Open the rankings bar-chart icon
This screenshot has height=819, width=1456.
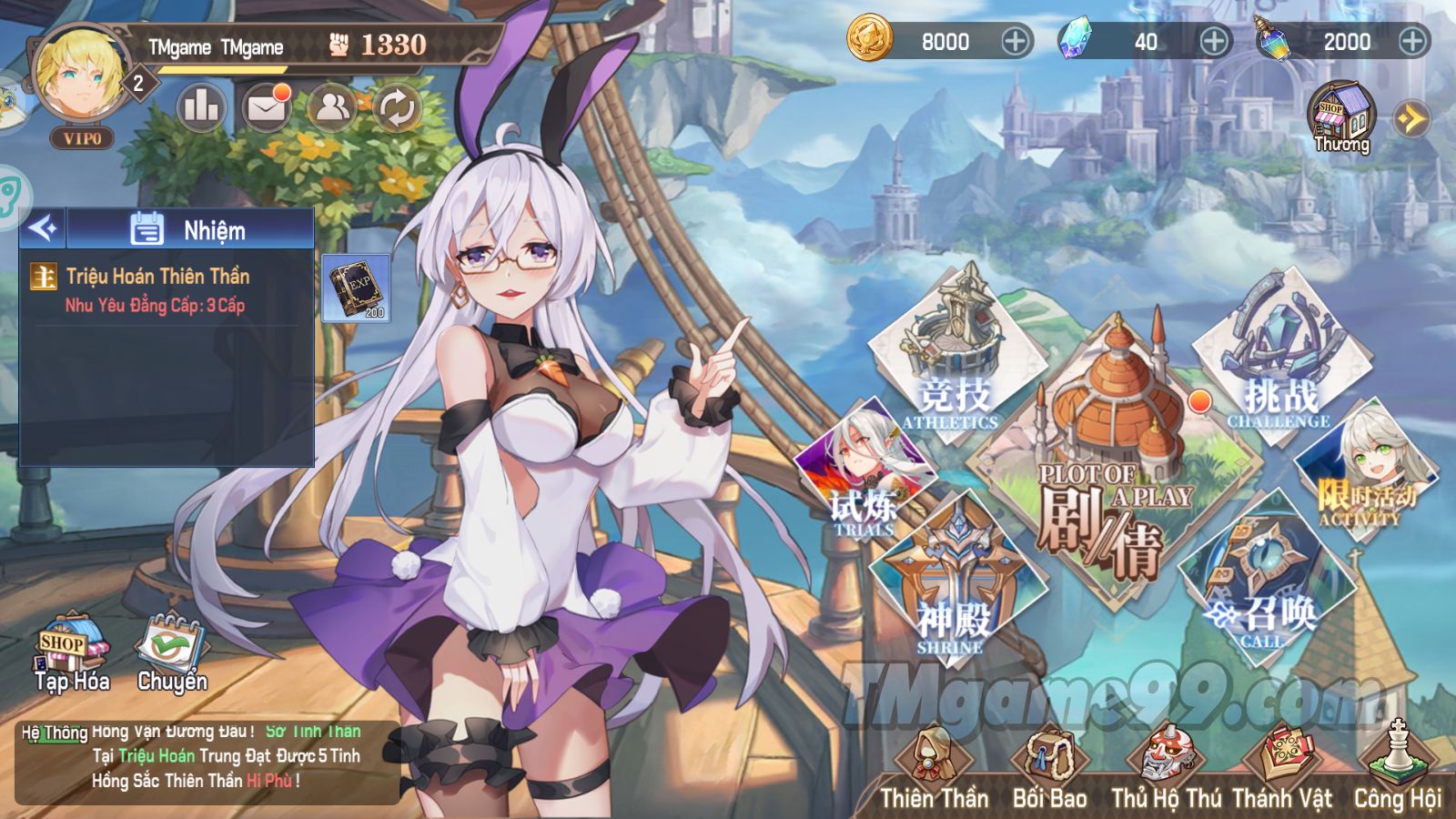coord(200,108)
